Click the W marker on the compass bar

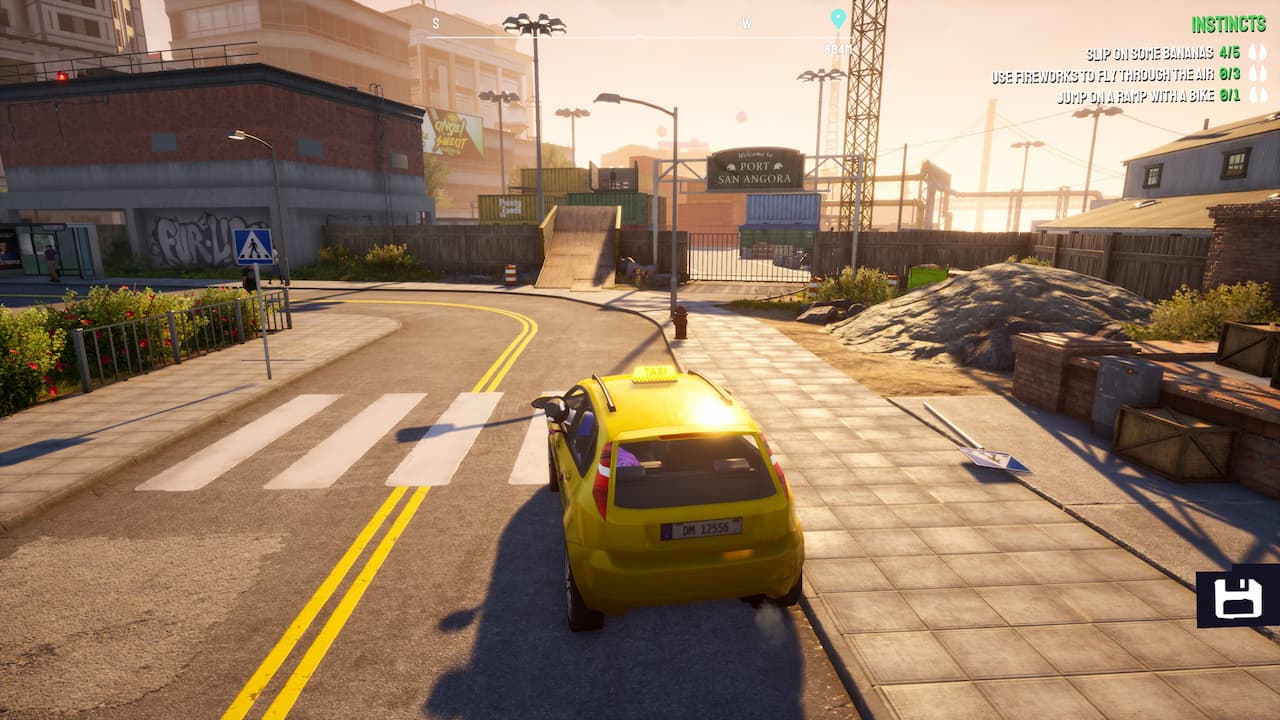(746, 22)
